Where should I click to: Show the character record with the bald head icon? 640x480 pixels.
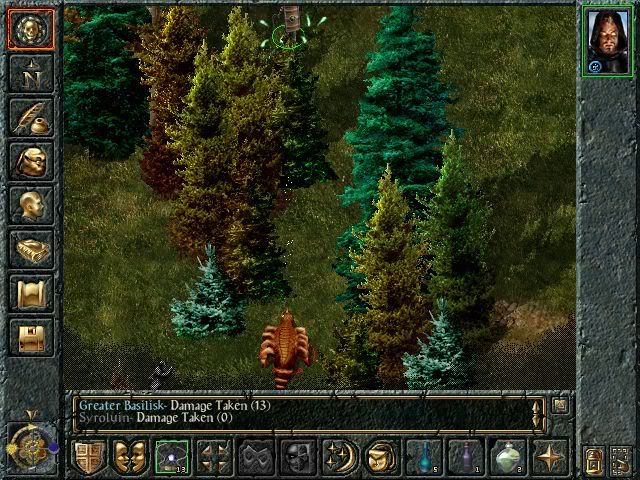point(29,205)
